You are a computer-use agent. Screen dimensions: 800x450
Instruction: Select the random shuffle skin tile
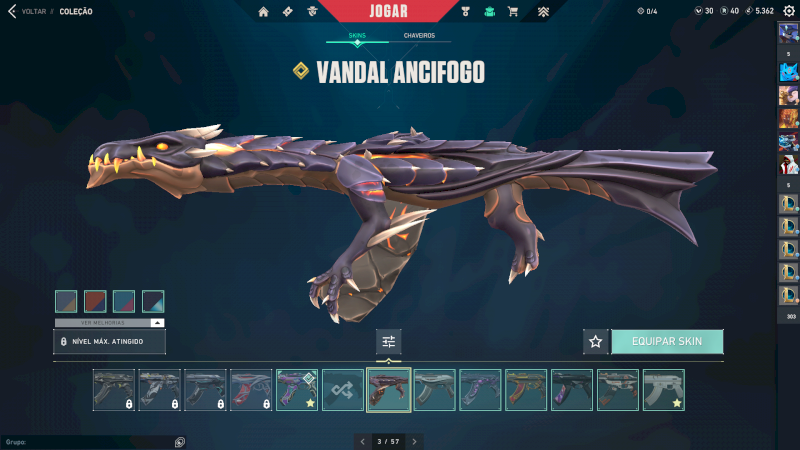coord(343,390)
